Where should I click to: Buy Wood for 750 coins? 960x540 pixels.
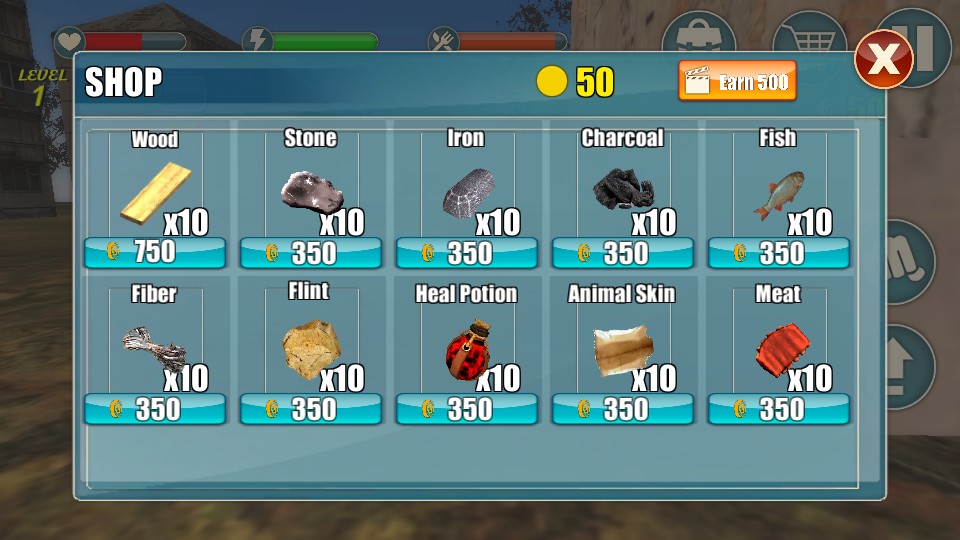coord(155,253)
